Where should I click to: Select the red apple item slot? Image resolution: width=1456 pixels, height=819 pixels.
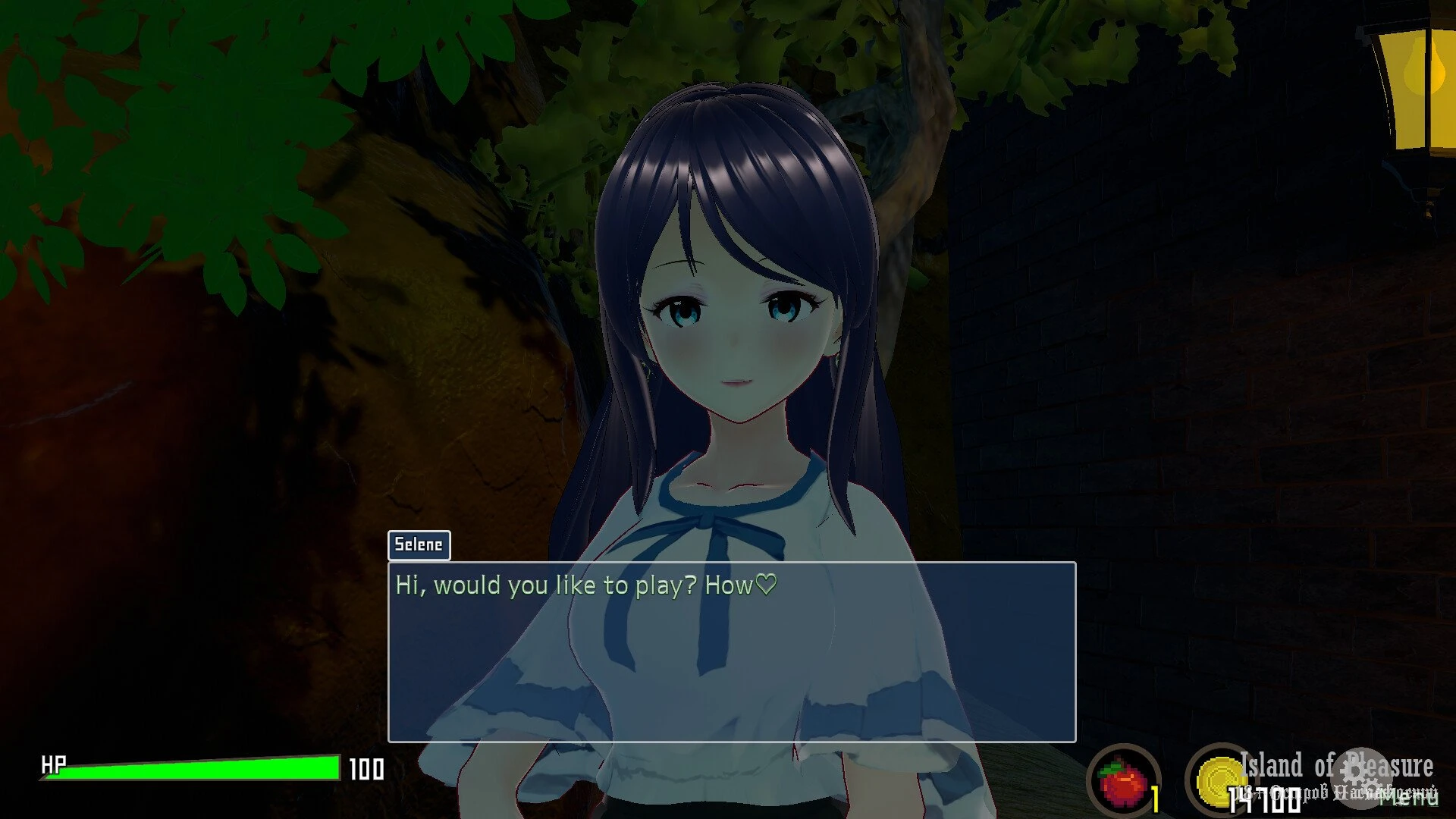(1123, 781)
